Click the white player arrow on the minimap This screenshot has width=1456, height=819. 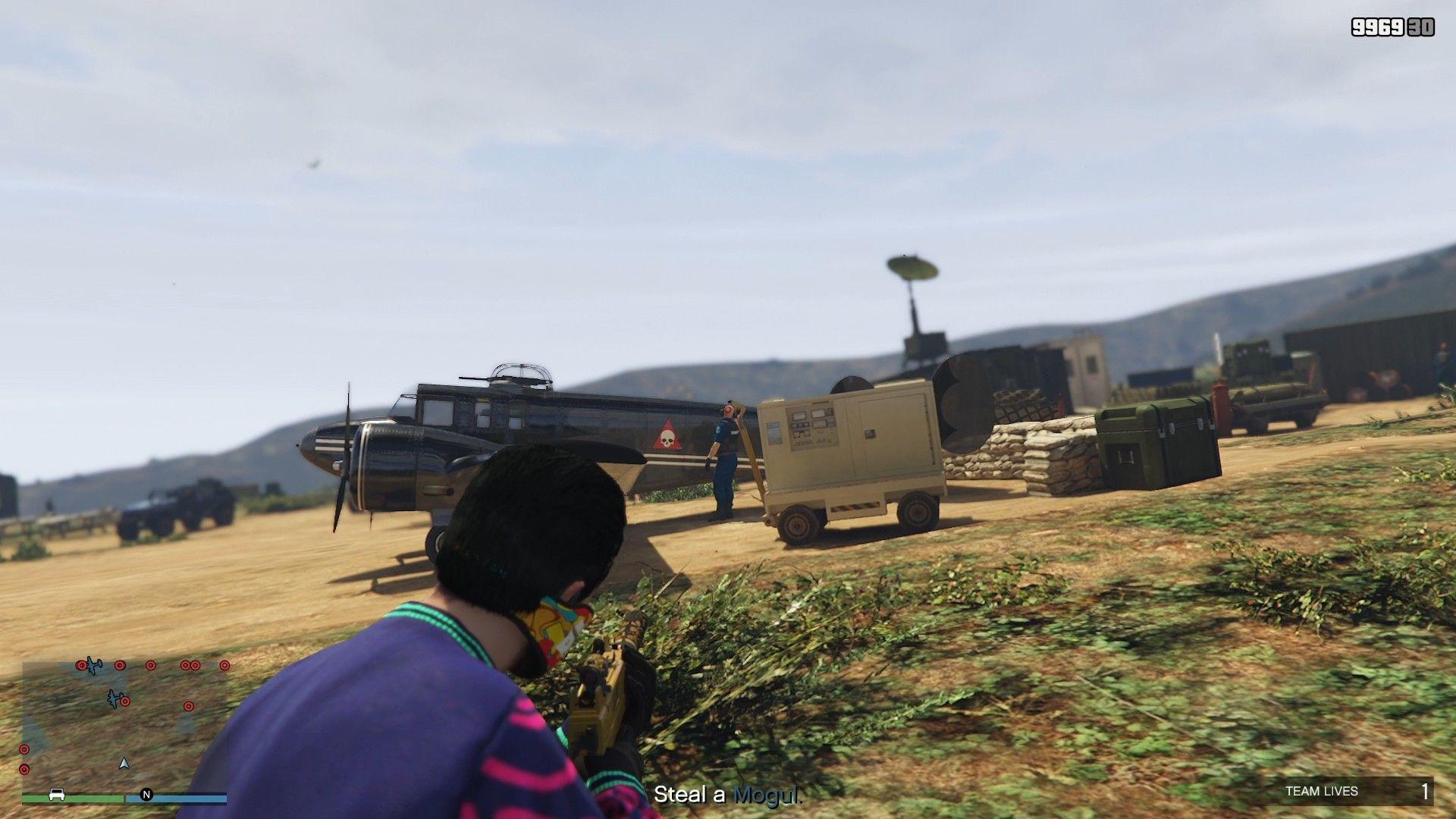pyautogui.click(x=124, y=764)
